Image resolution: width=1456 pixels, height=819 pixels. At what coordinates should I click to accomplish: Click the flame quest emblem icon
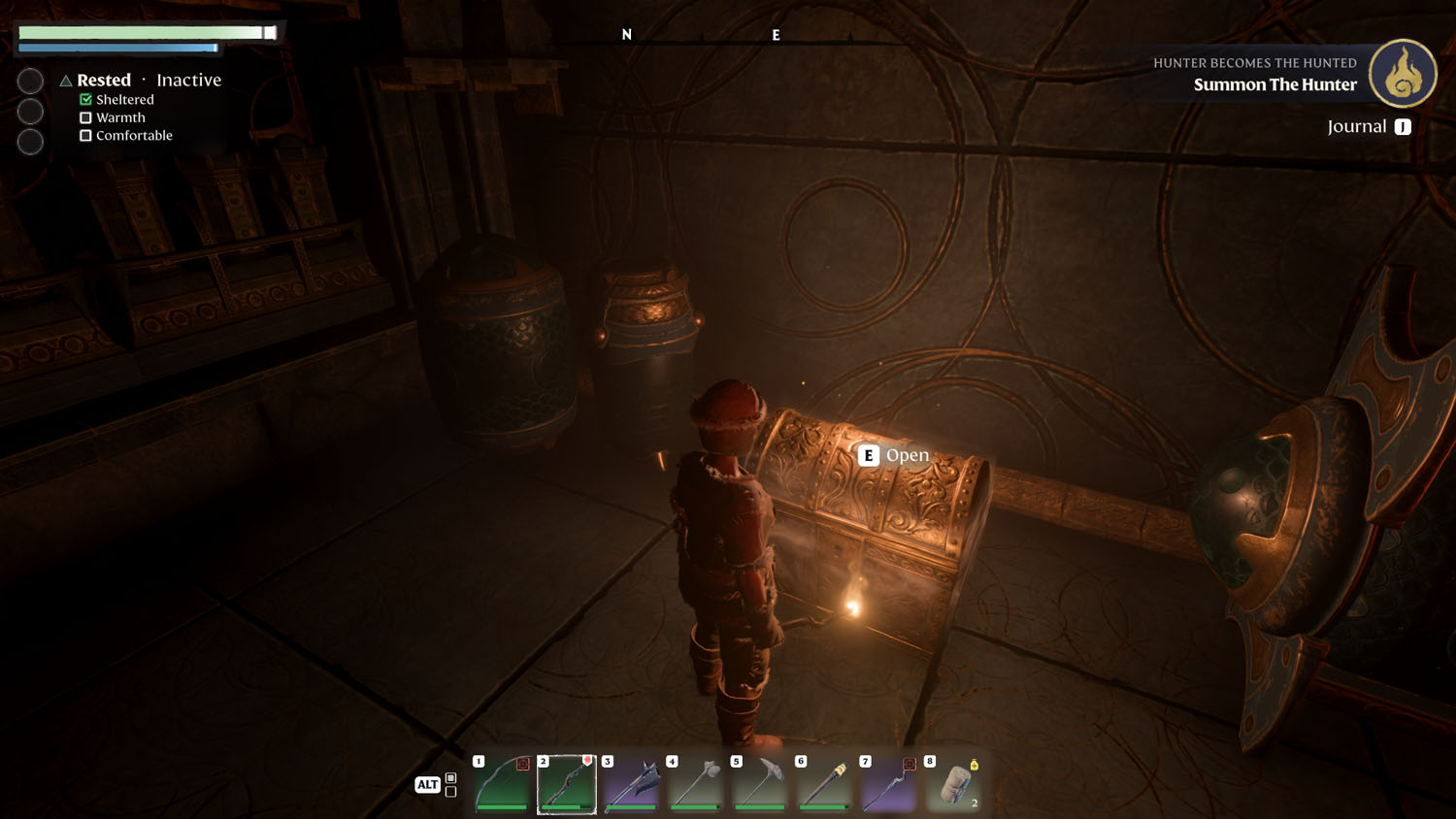[1403, 74]
